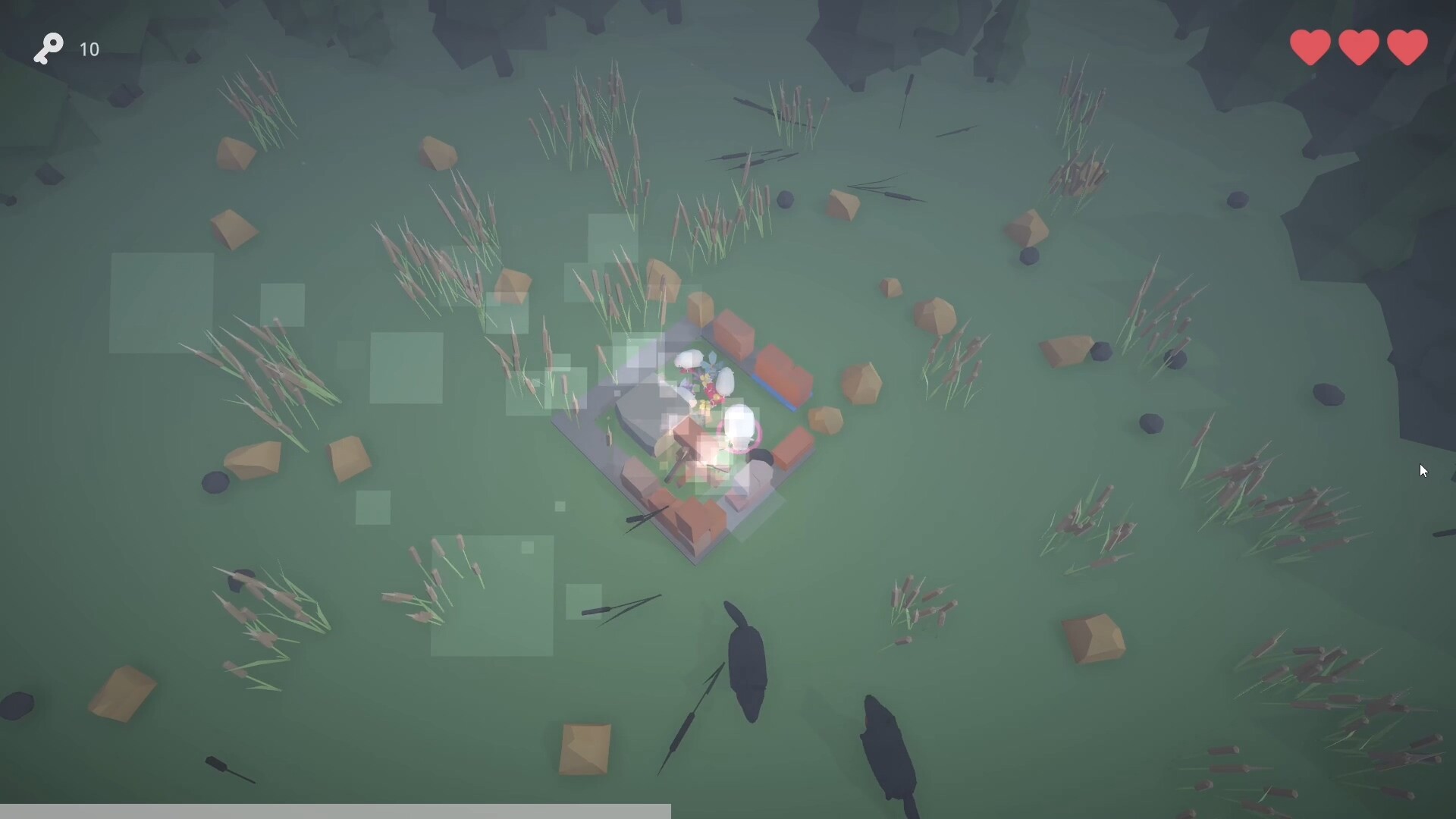
Task: Click the rightmost heart icon
Action: point(1407,47)
